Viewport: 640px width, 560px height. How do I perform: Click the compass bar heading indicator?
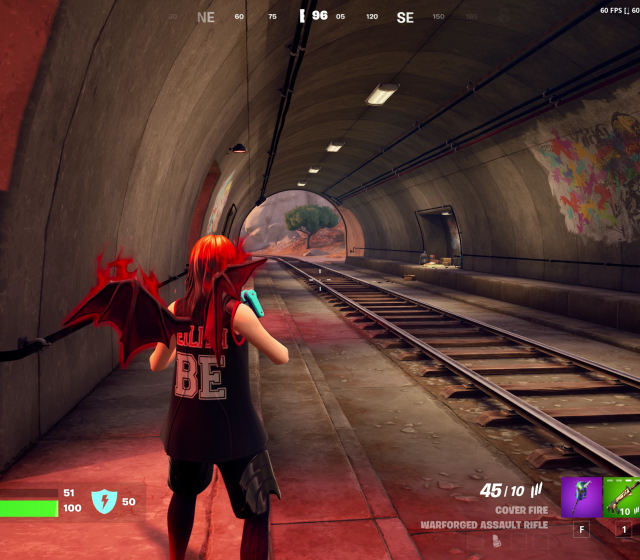click(x=318, y=16)
